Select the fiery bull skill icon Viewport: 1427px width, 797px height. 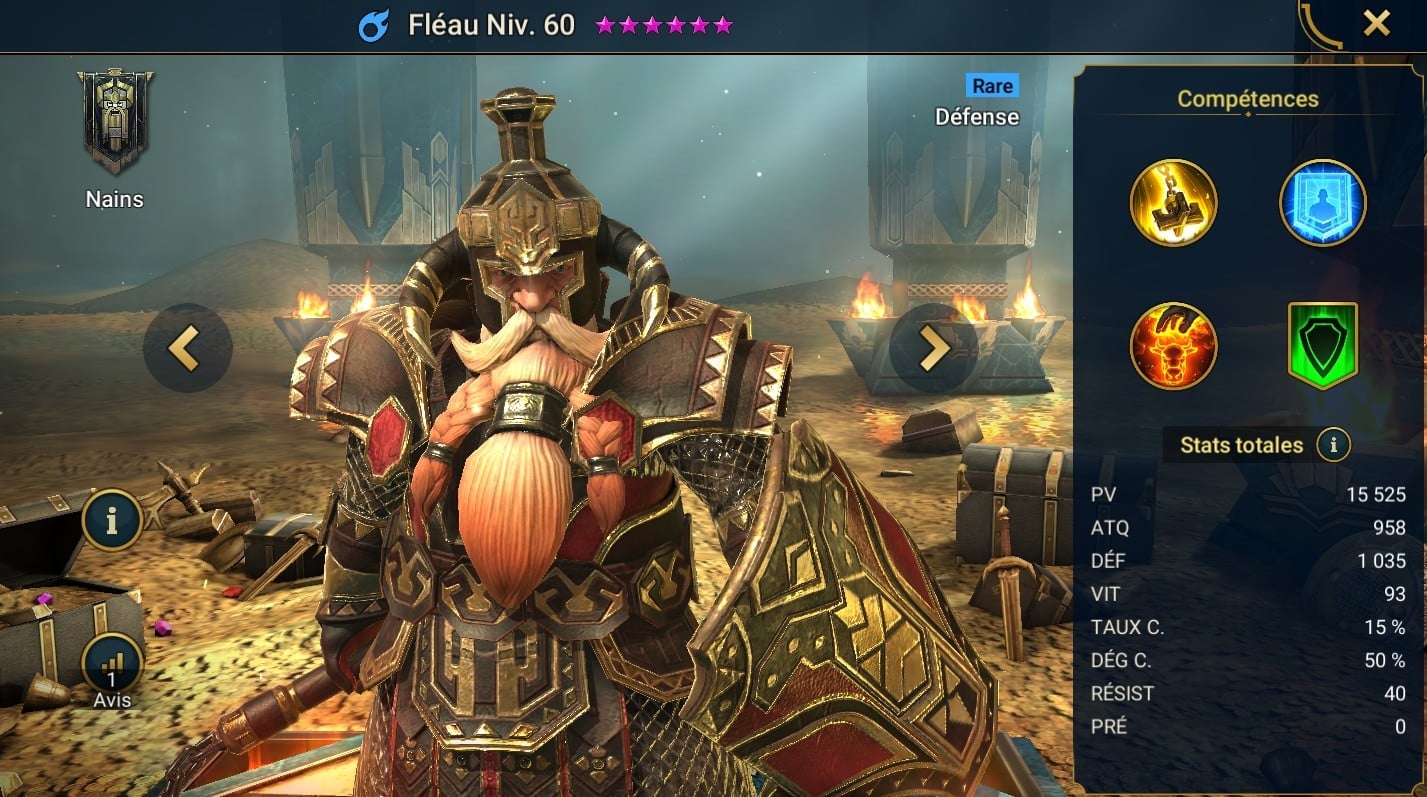1173,346
